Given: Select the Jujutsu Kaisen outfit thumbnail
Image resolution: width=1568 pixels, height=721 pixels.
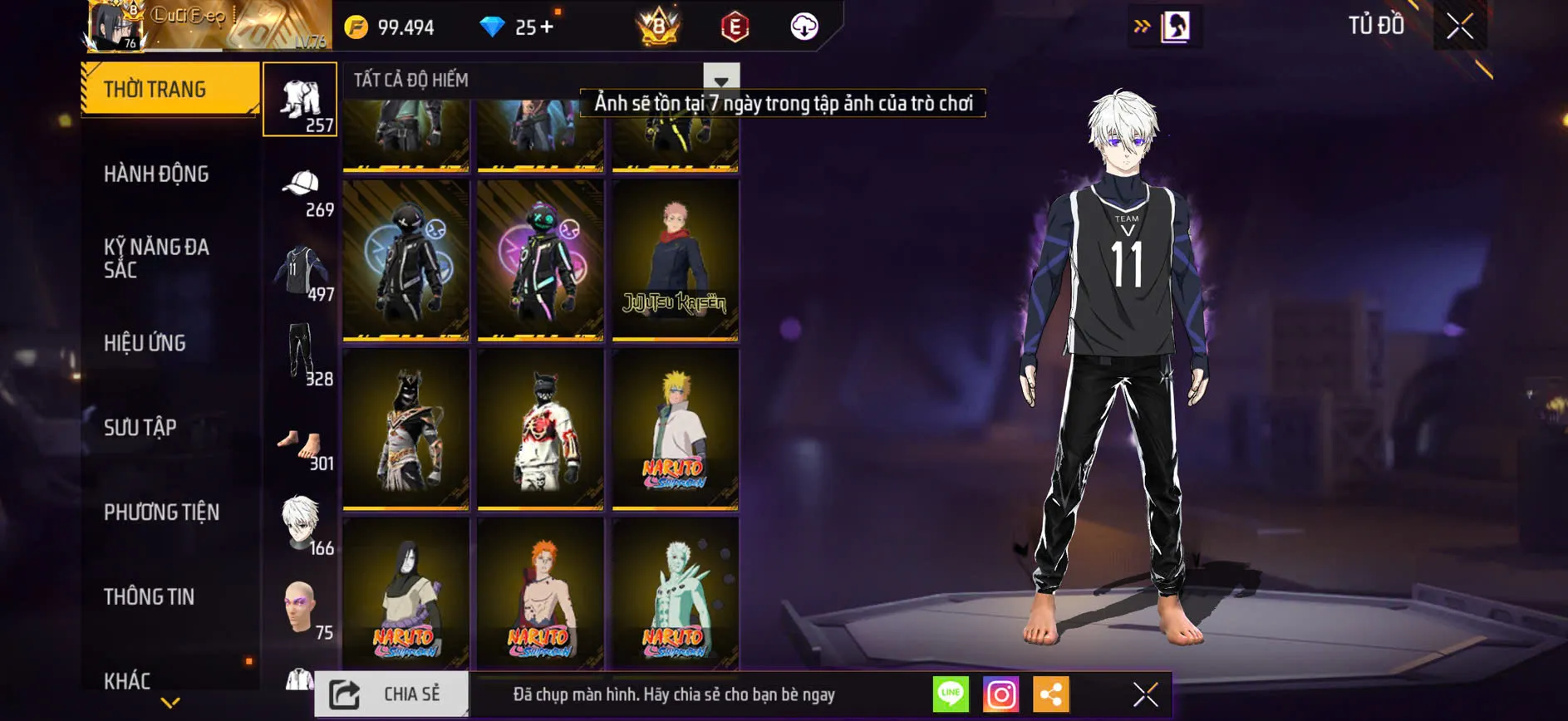Looking at the screenshot, I should pos(675,260).
